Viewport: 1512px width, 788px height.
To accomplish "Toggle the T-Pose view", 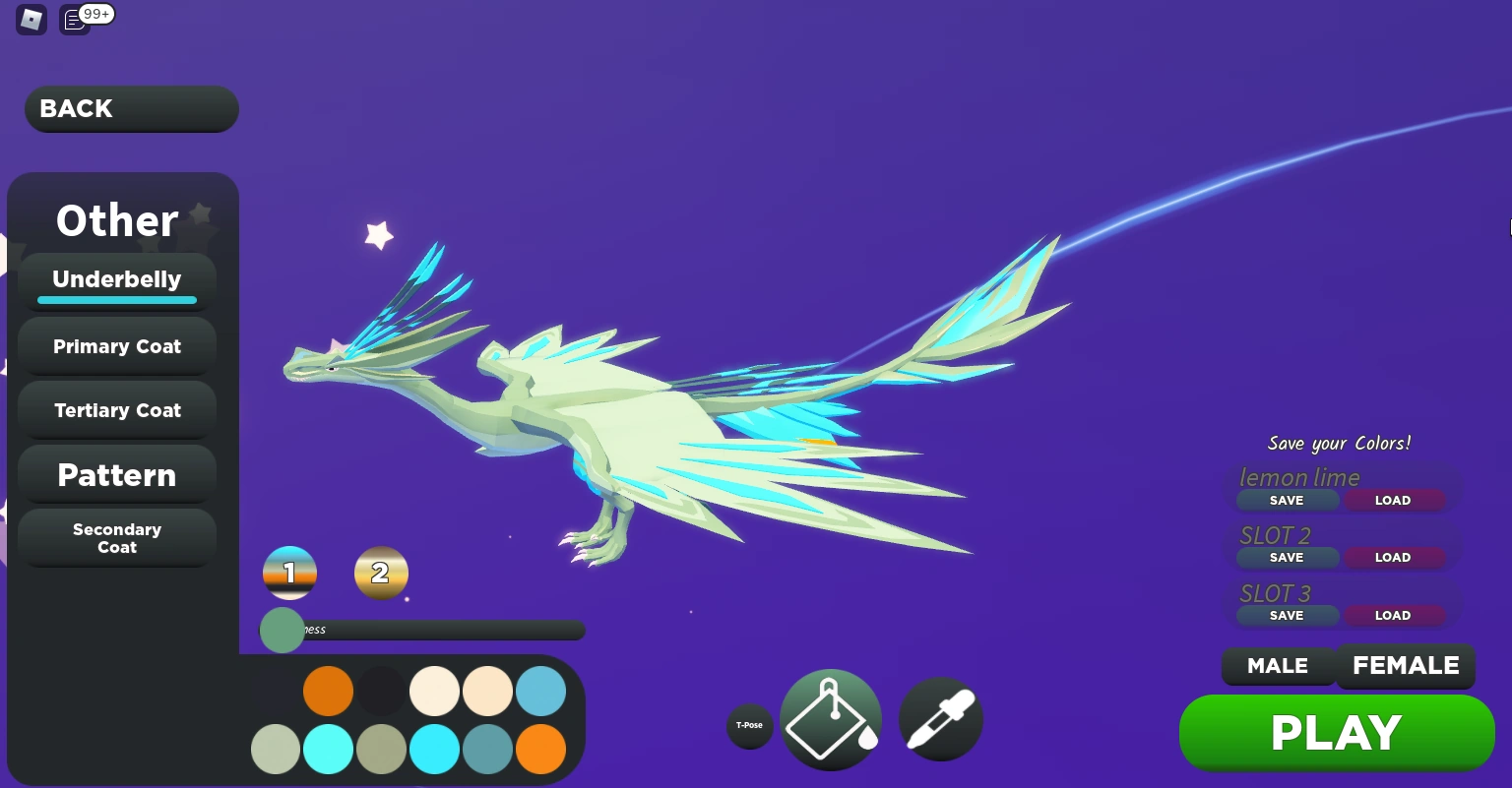I will (750, 725).
